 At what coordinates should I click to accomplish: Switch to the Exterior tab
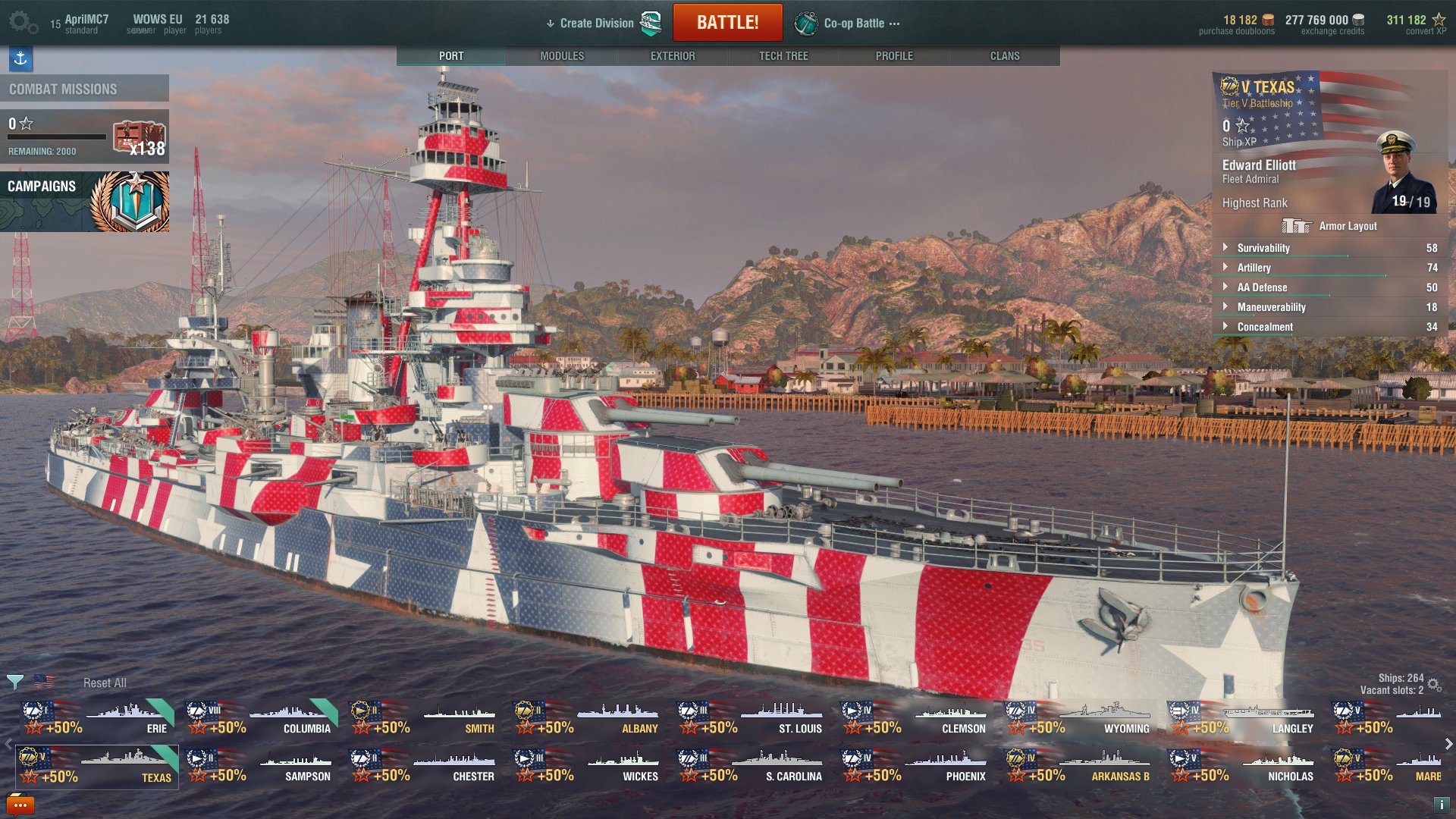pos(673,56)
